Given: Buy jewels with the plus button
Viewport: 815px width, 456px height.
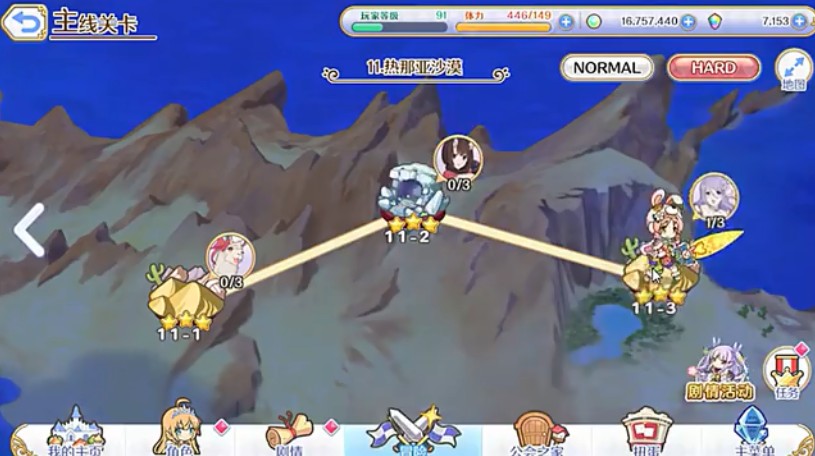Looking at the screenshot, I should (x=799, y=21).
